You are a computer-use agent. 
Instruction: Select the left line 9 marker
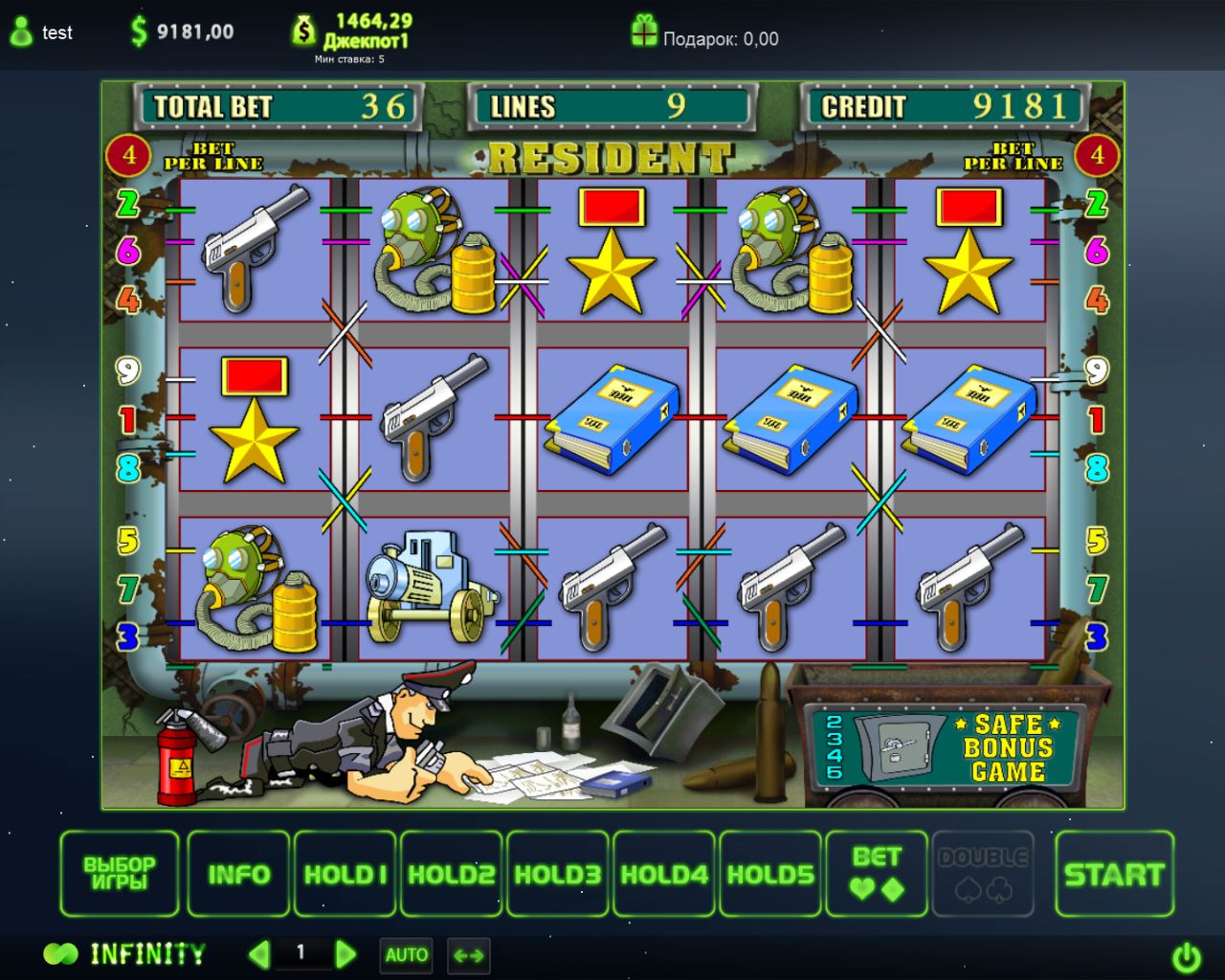[127, 370]
